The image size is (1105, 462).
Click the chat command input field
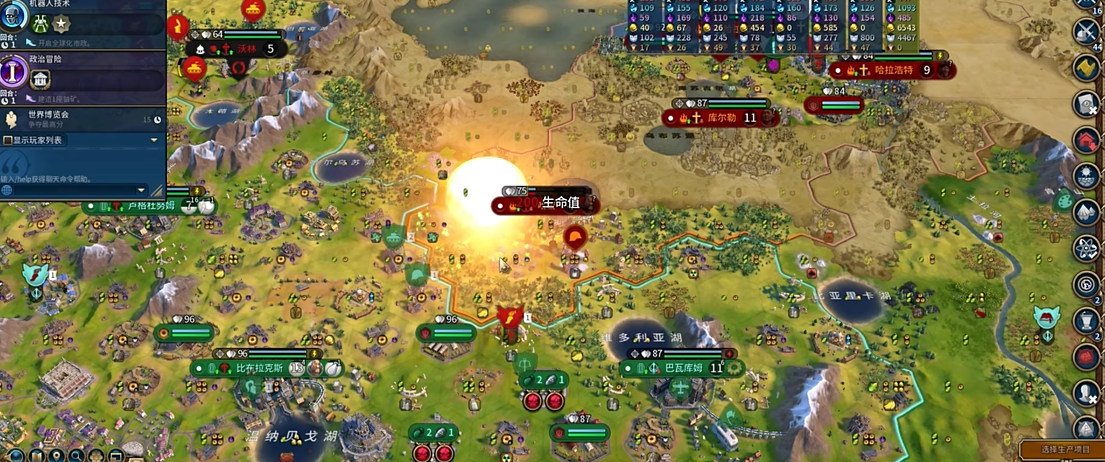point(70,190)
